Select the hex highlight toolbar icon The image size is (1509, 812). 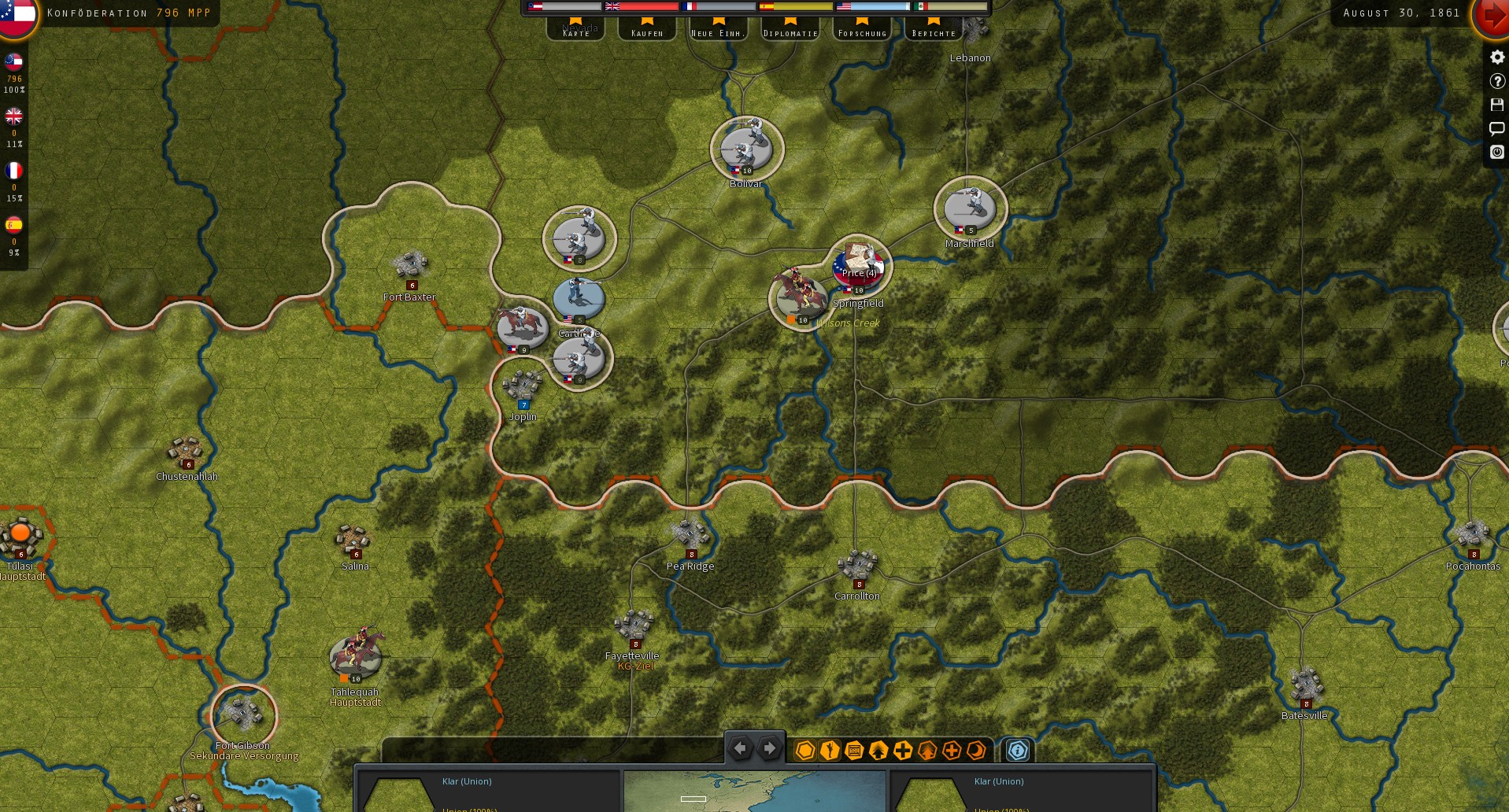click(x=804, y=751)
